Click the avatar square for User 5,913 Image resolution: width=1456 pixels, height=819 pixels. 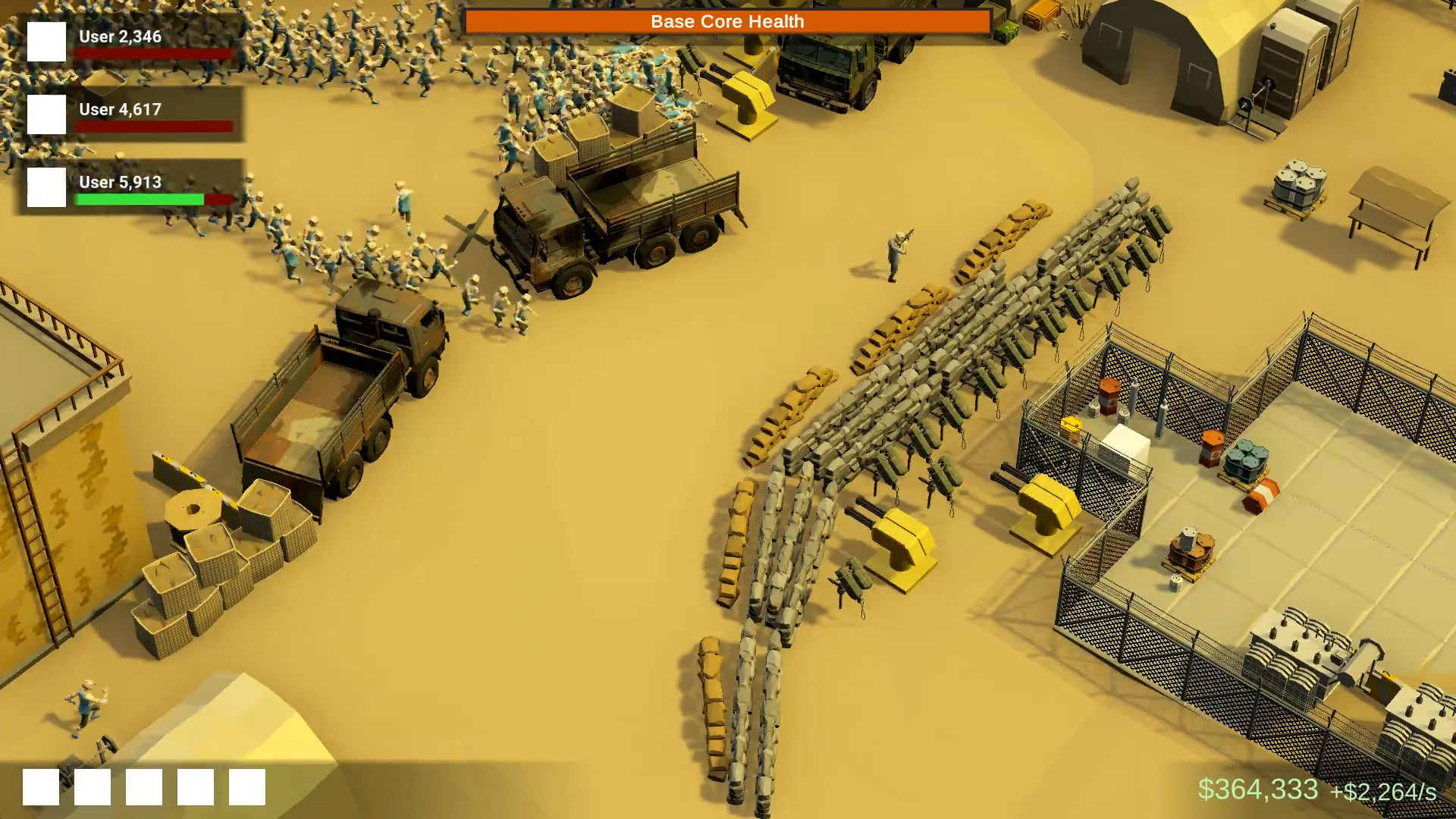(x=46, y=187)
